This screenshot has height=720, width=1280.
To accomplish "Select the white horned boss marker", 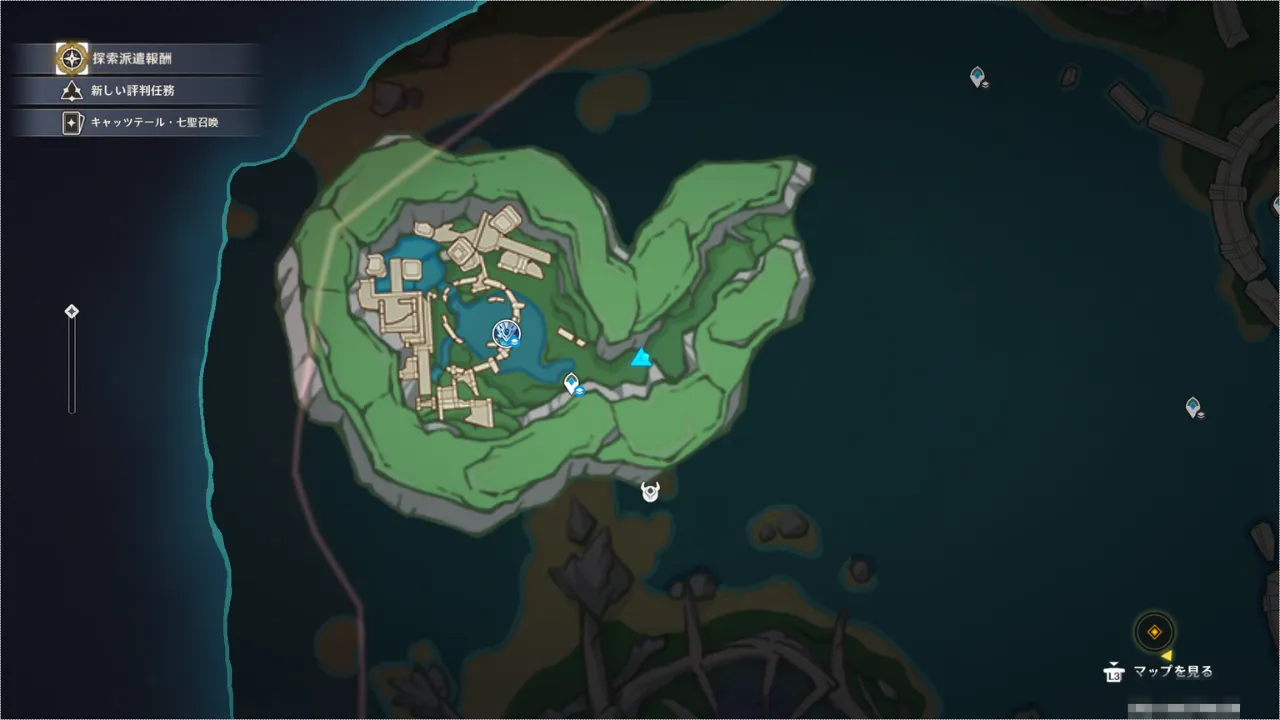I will tap(651, 491).
